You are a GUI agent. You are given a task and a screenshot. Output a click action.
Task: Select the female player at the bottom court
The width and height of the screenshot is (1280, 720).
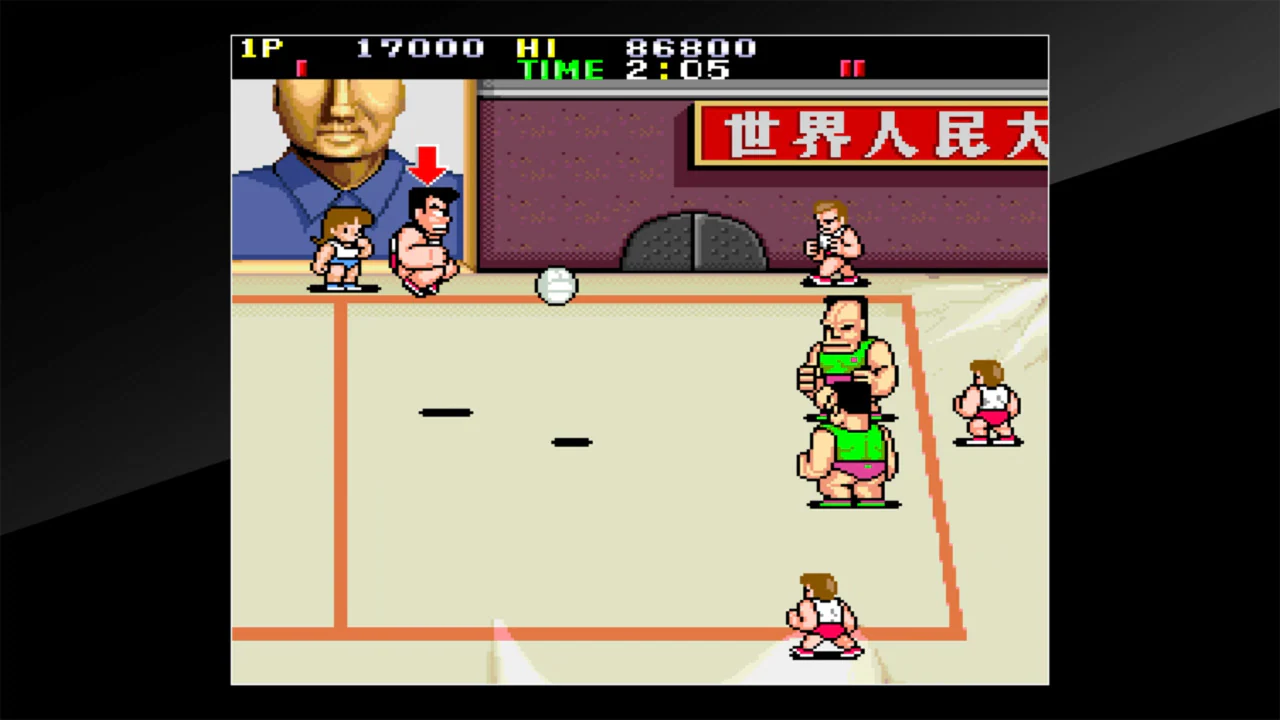[820, 612]
